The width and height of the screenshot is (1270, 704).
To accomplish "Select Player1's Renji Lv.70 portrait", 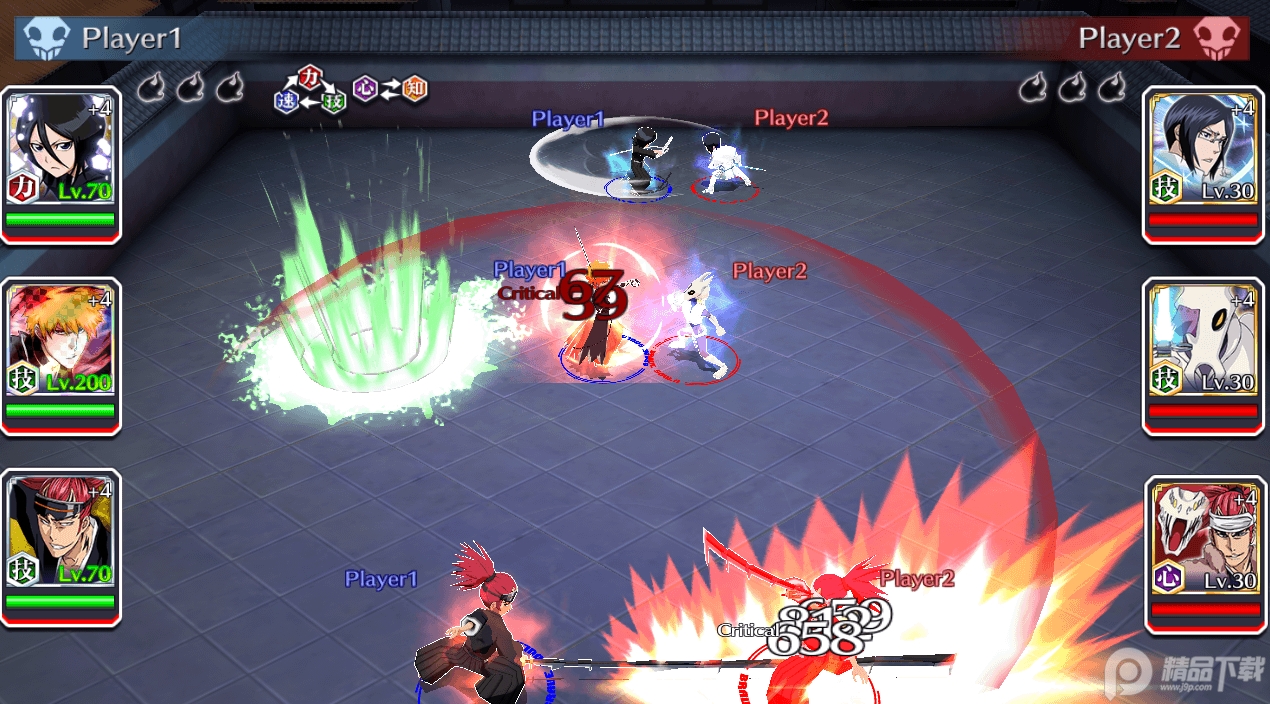I will 60,534.
